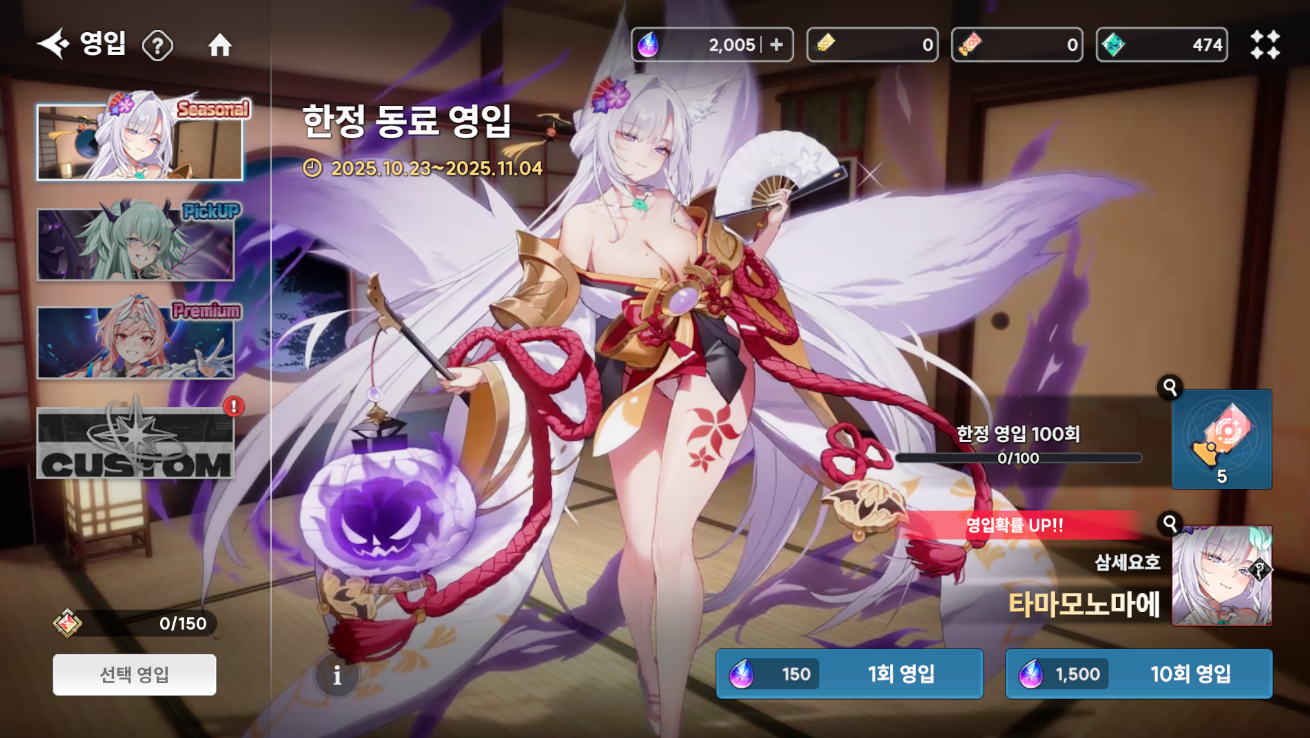Inspect the 100-recruit ticket reward
1310x738 pixels.
pos(1221,440)
